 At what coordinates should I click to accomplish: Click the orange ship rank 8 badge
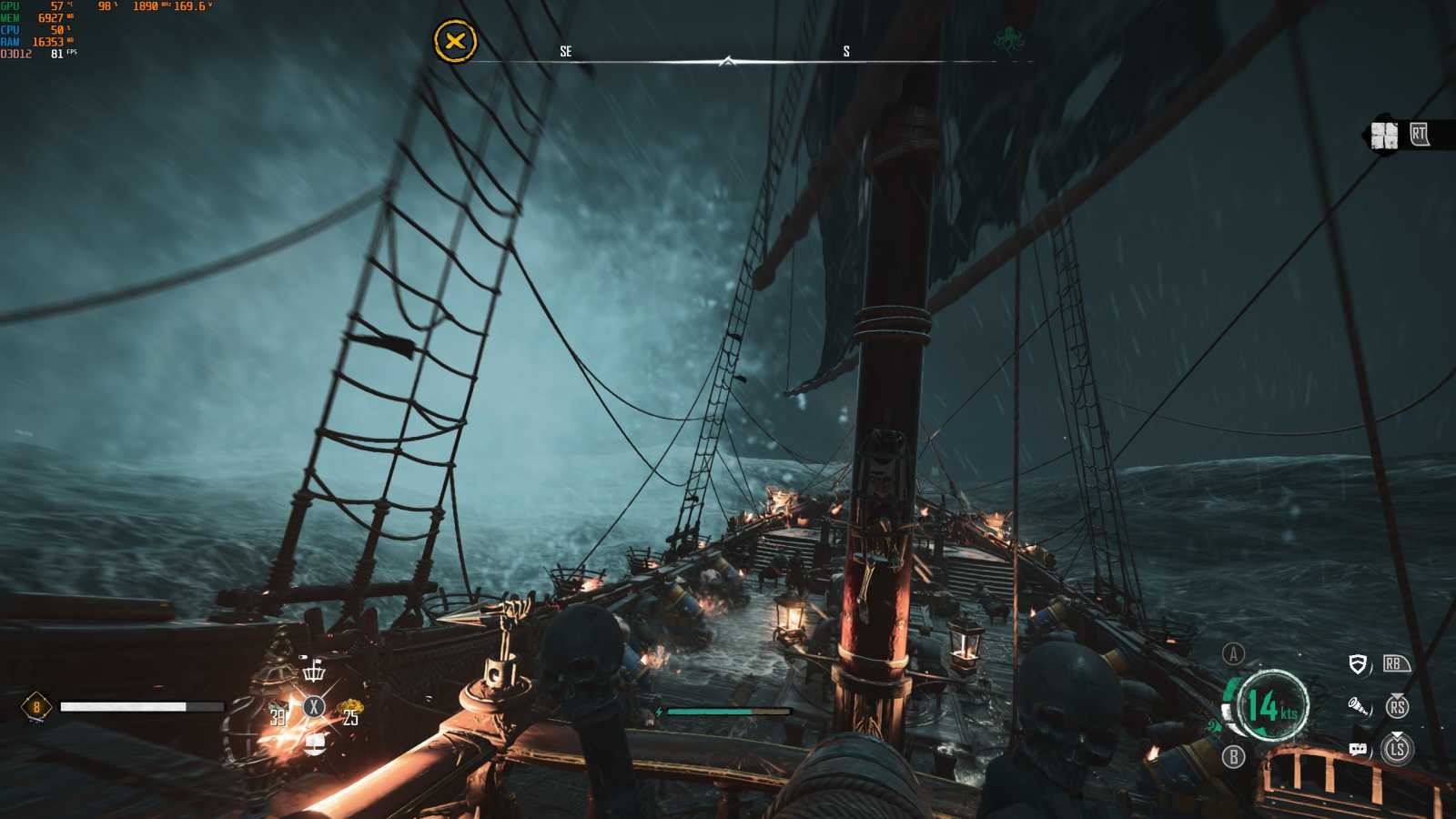point(36,707)
